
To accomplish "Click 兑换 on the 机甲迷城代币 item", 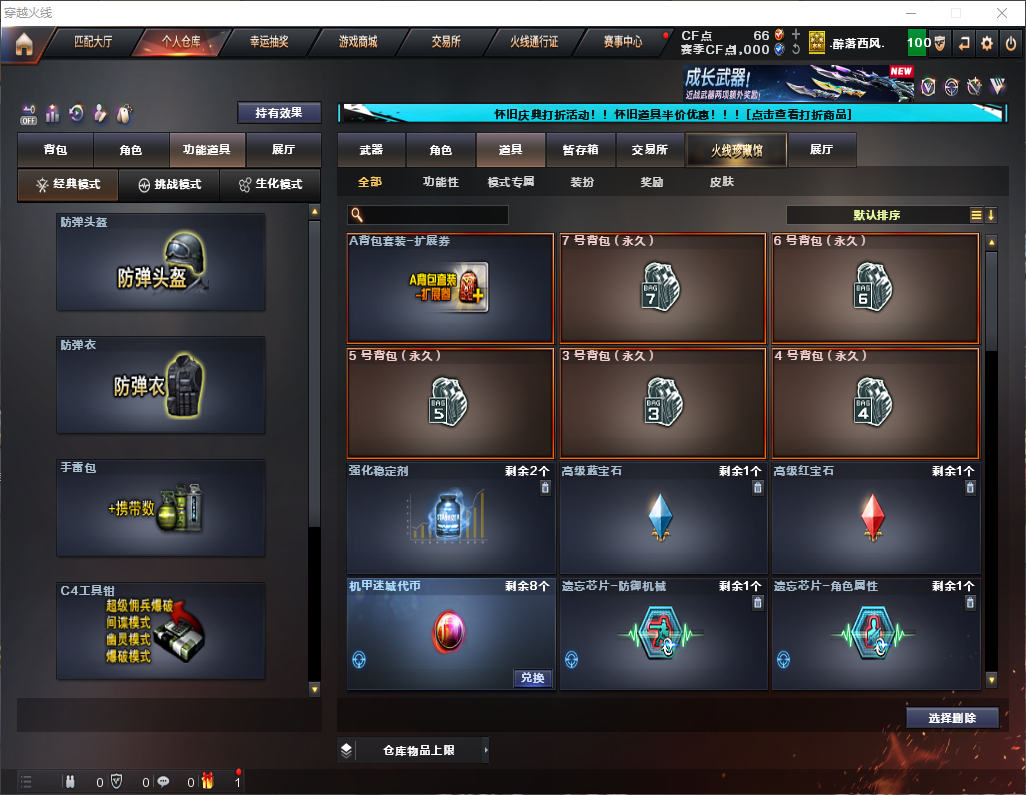I will pos(533,678).
